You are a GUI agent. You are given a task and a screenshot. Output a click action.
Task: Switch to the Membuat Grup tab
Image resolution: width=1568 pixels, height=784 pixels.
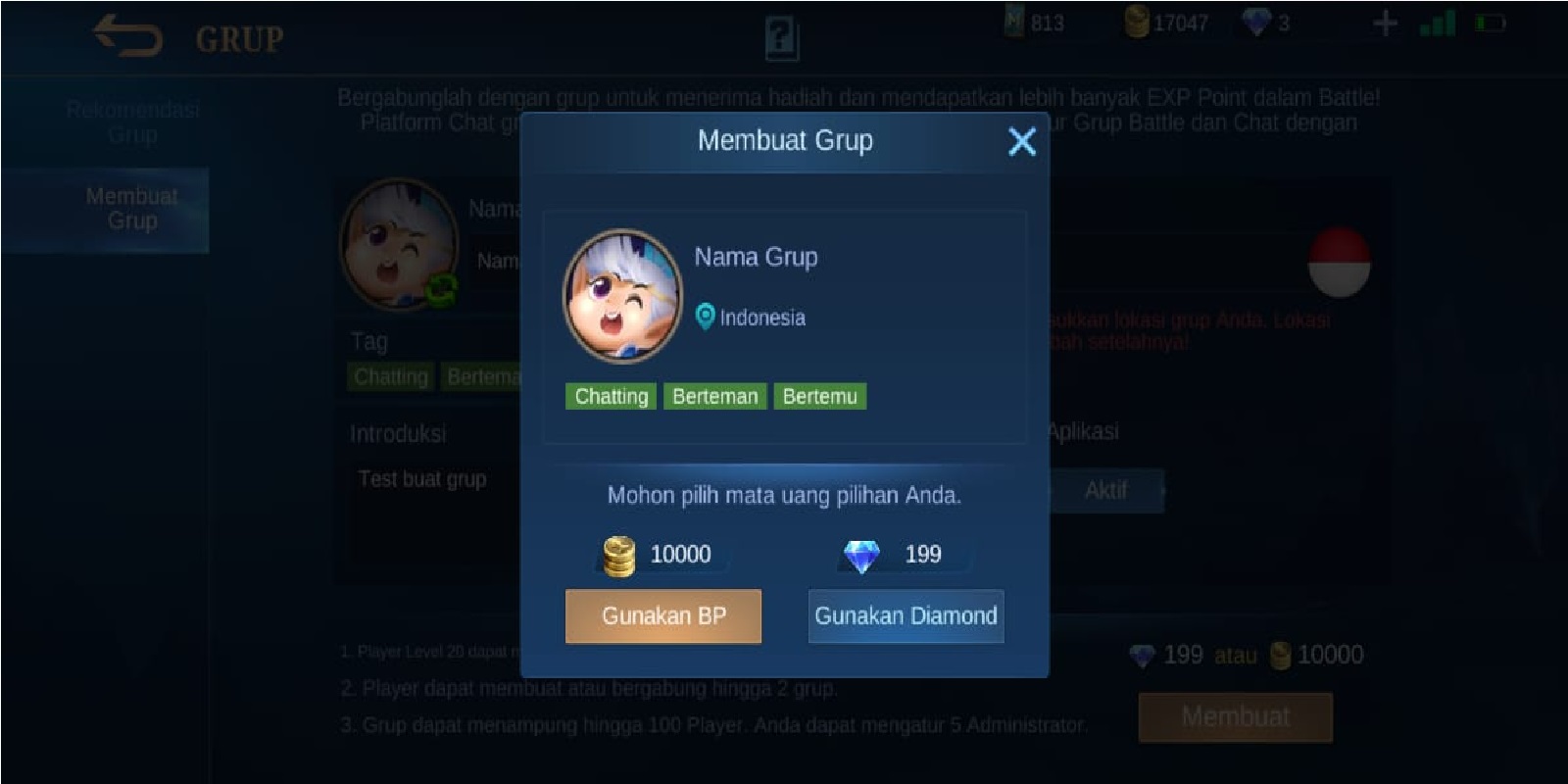tap(132, 209)
